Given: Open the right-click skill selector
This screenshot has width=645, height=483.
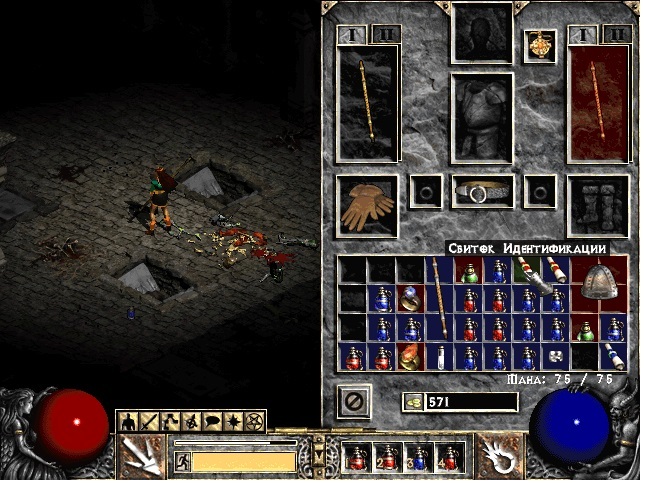Looking at the screenshot, I should [502, 455].
